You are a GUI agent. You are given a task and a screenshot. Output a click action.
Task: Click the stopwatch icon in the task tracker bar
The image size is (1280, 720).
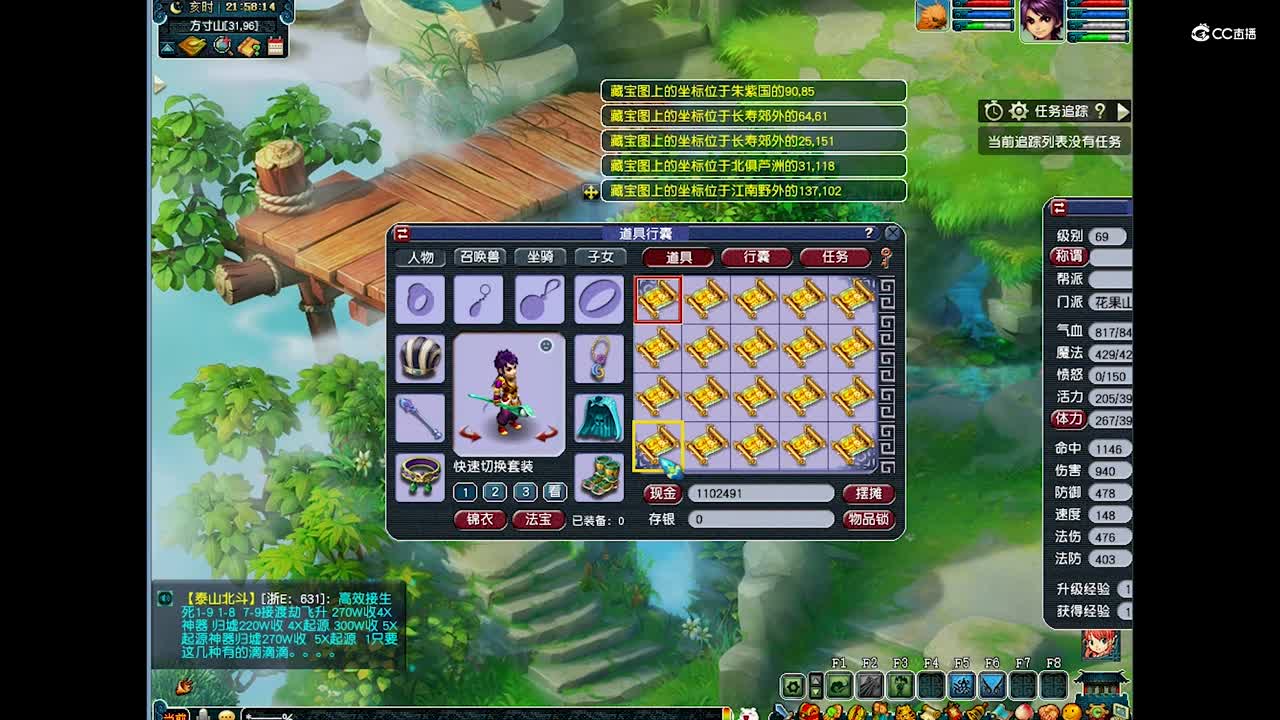pyautogui.click(x=994, y=110)
